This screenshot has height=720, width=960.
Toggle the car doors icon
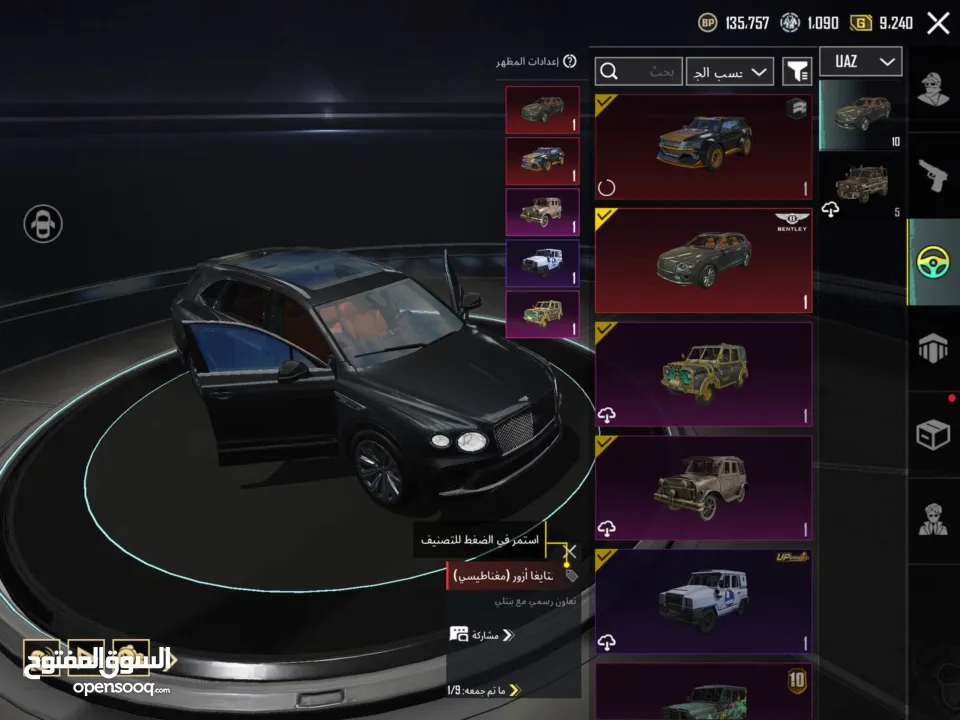pyautogui.click(x=43, y=223)
